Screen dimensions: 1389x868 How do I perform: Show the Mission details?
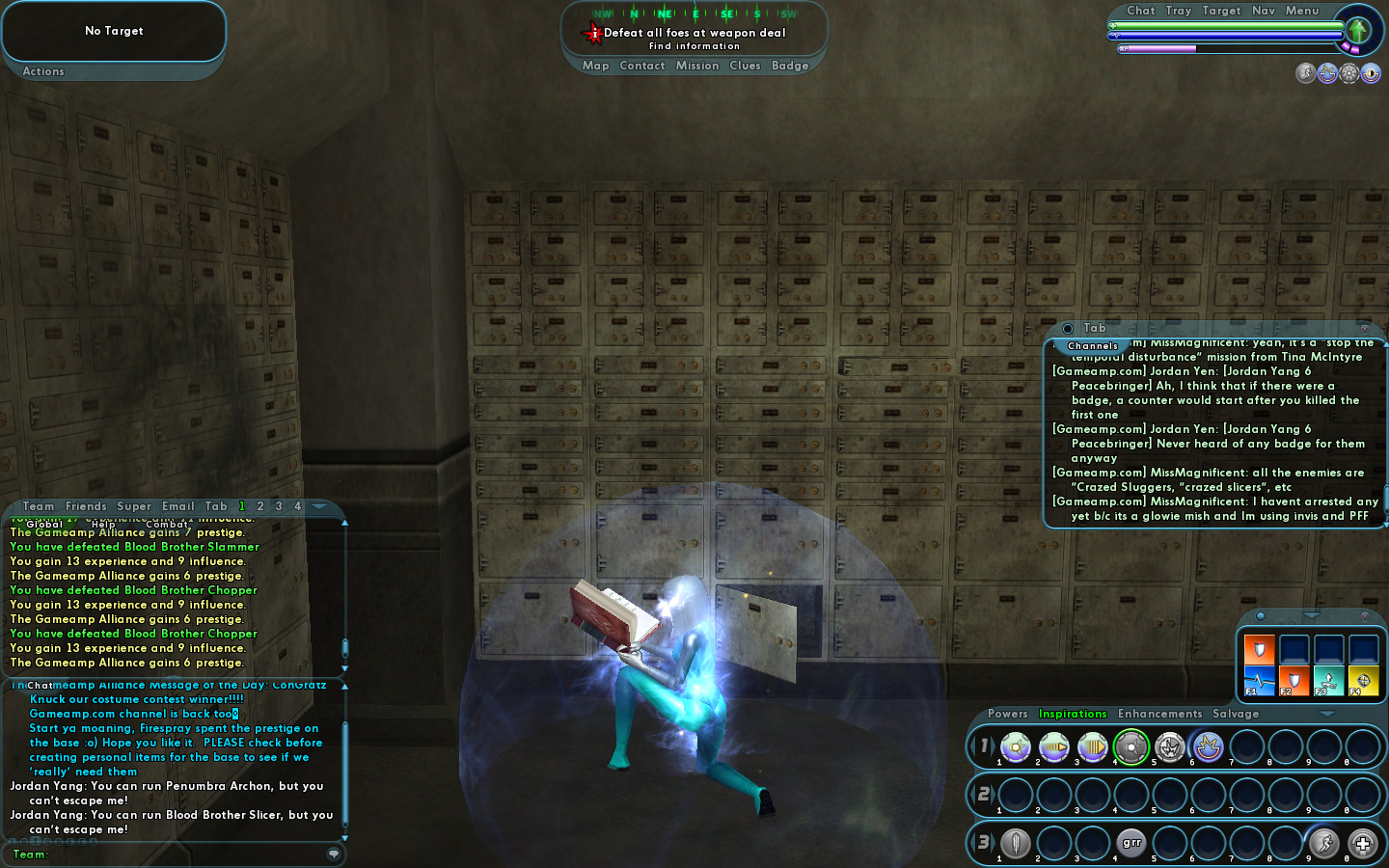(696, 66)
